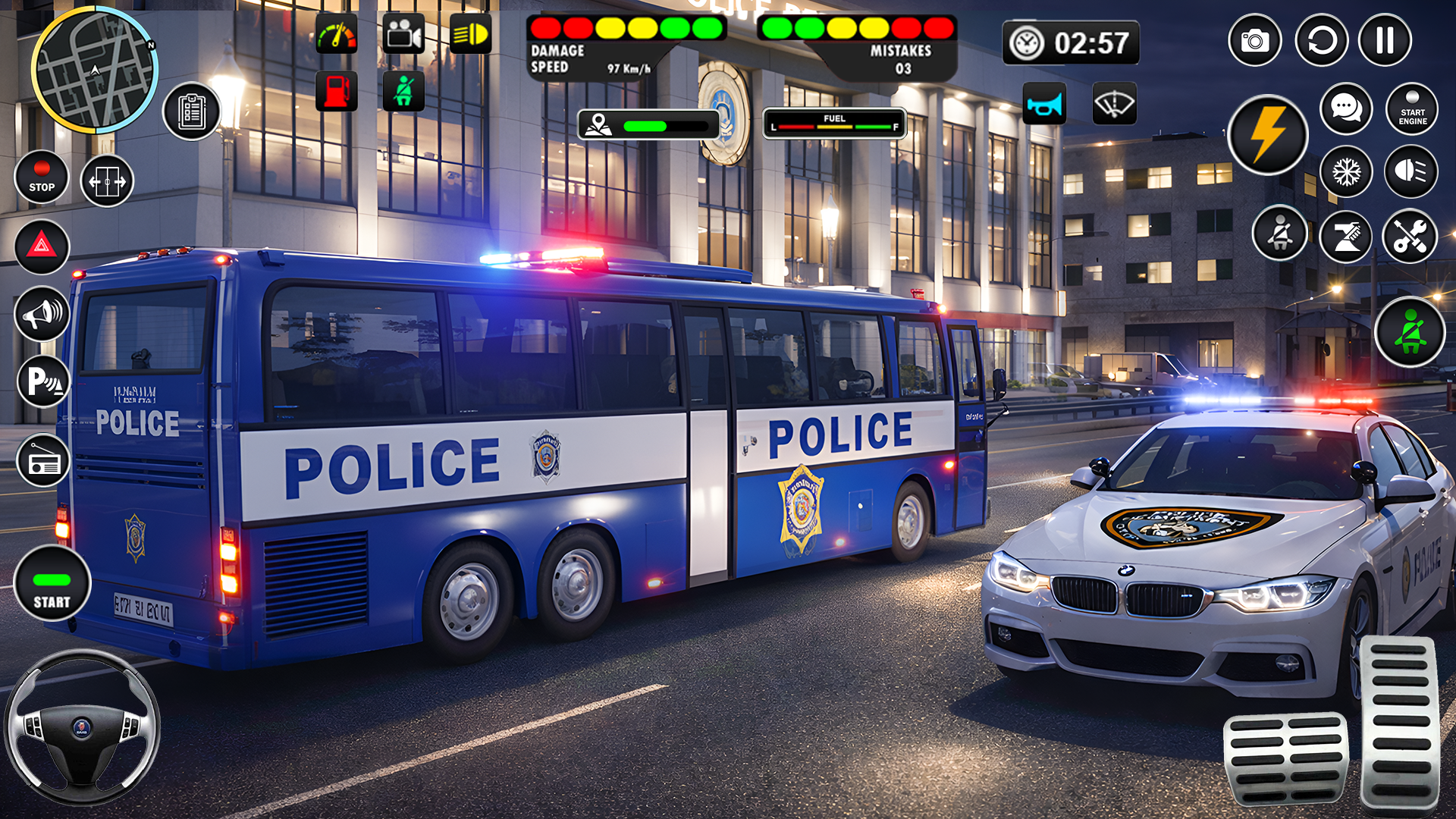Open the mission clipboard list
Screen dimensions: 1456x819
(192, 109)
